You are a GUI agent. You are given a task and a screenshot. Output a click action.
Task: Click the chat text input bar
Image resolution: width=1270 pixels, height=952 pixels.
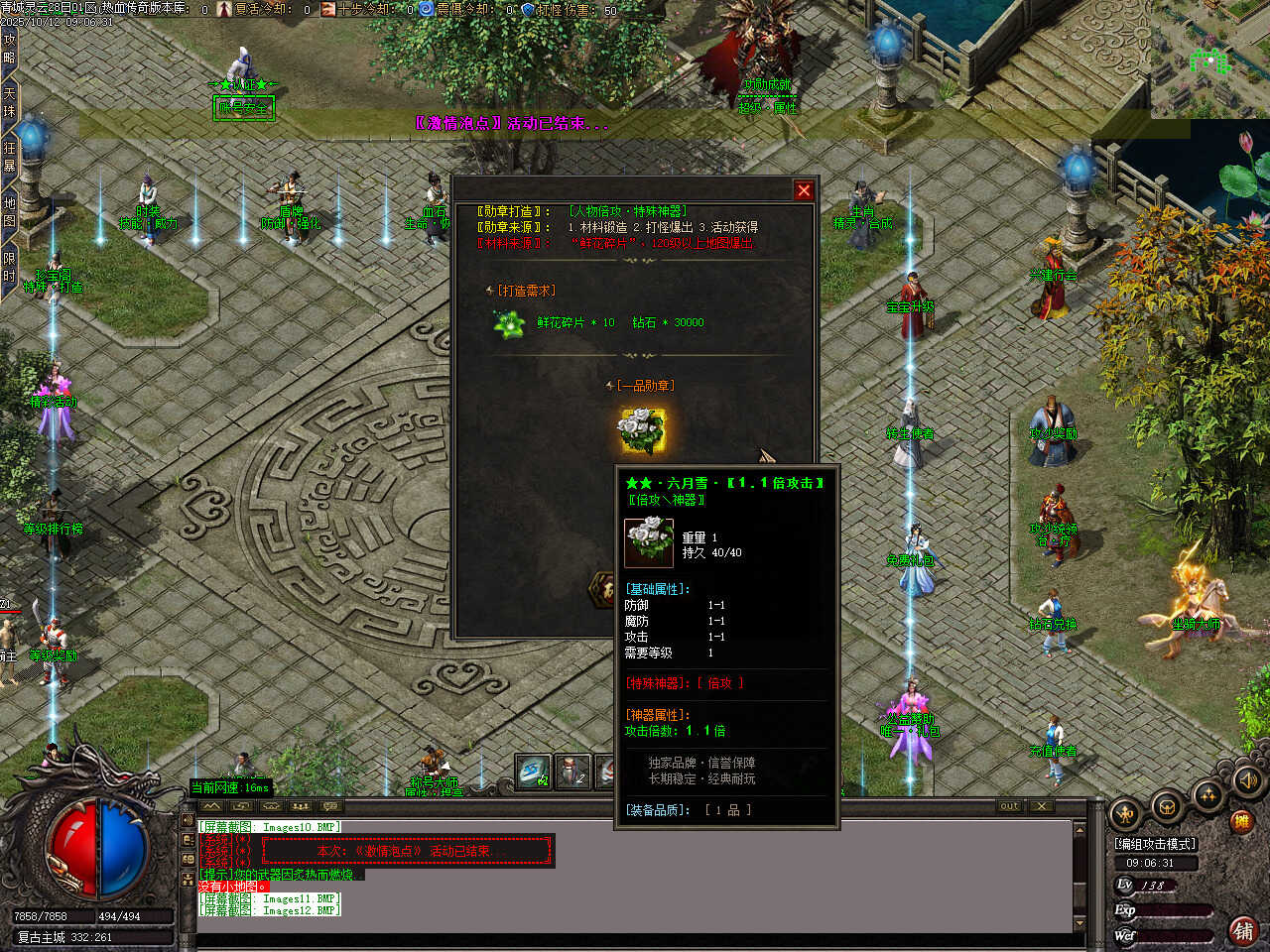(x=635, y=940)
